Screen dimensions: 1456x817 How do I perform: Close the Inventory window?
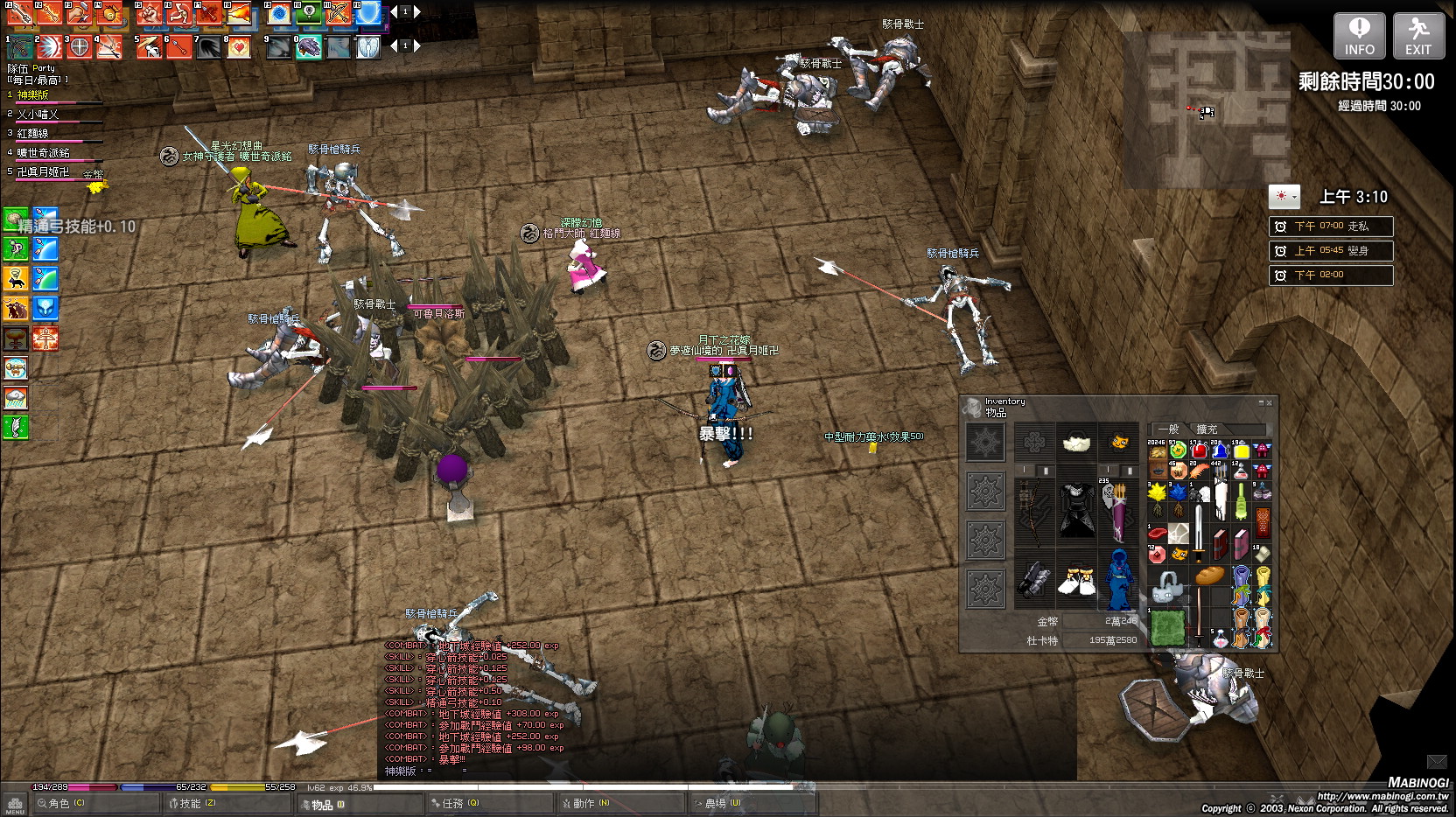pos(1269,402)
